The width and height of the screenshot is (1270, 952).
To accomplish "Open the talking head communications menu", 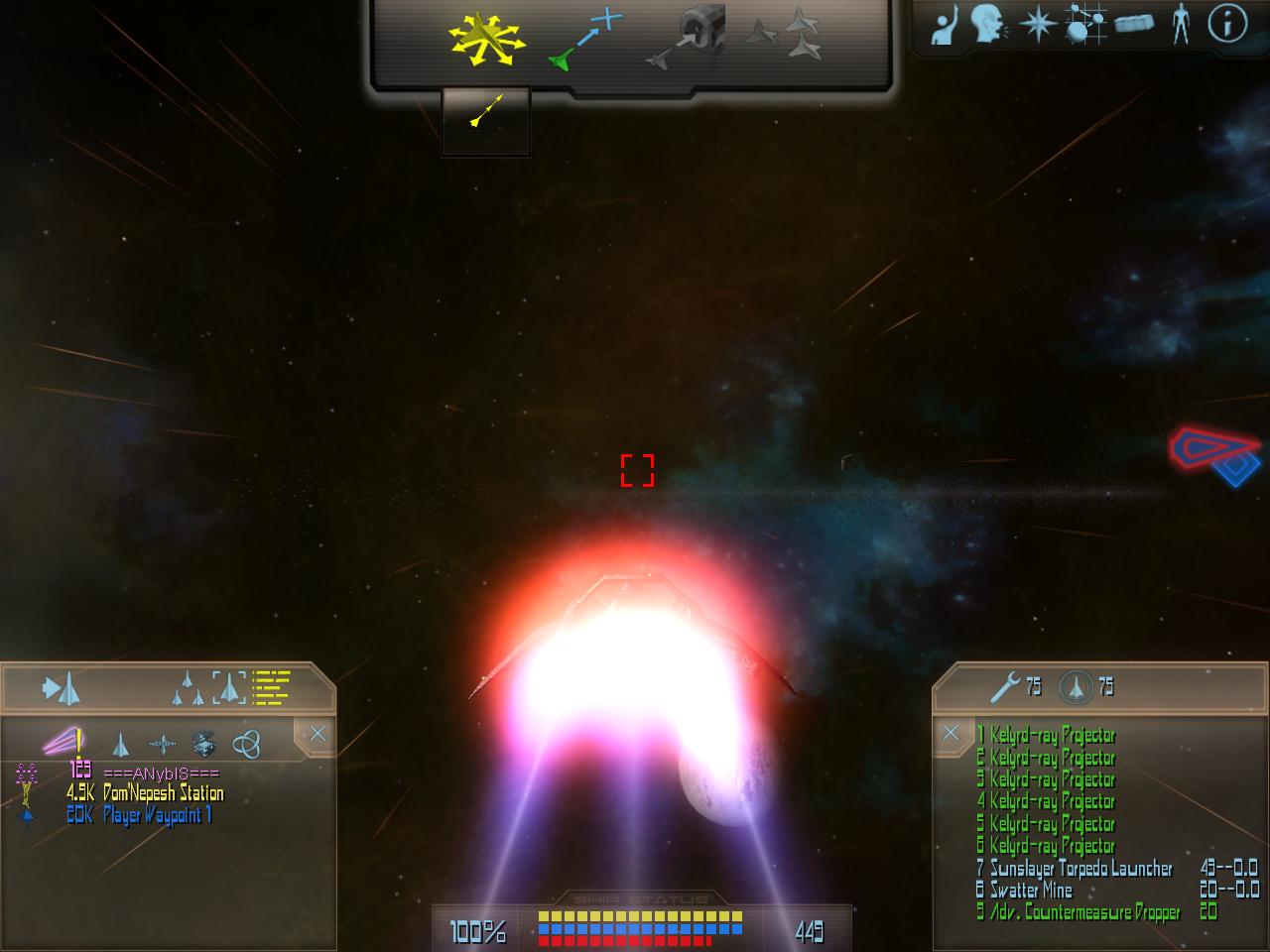I will point(989,25).
